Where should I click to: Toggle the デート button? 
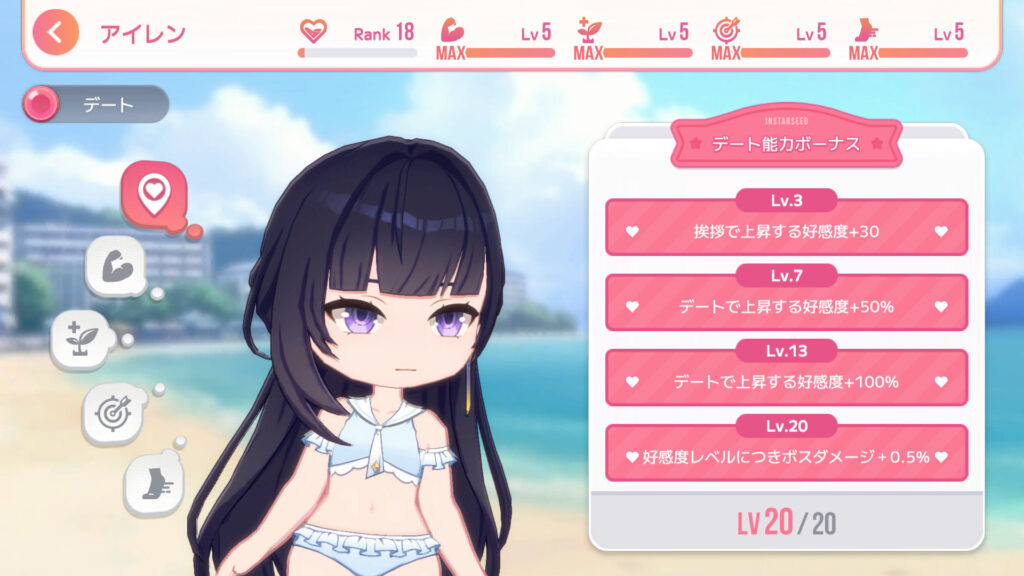click(96, 104)
